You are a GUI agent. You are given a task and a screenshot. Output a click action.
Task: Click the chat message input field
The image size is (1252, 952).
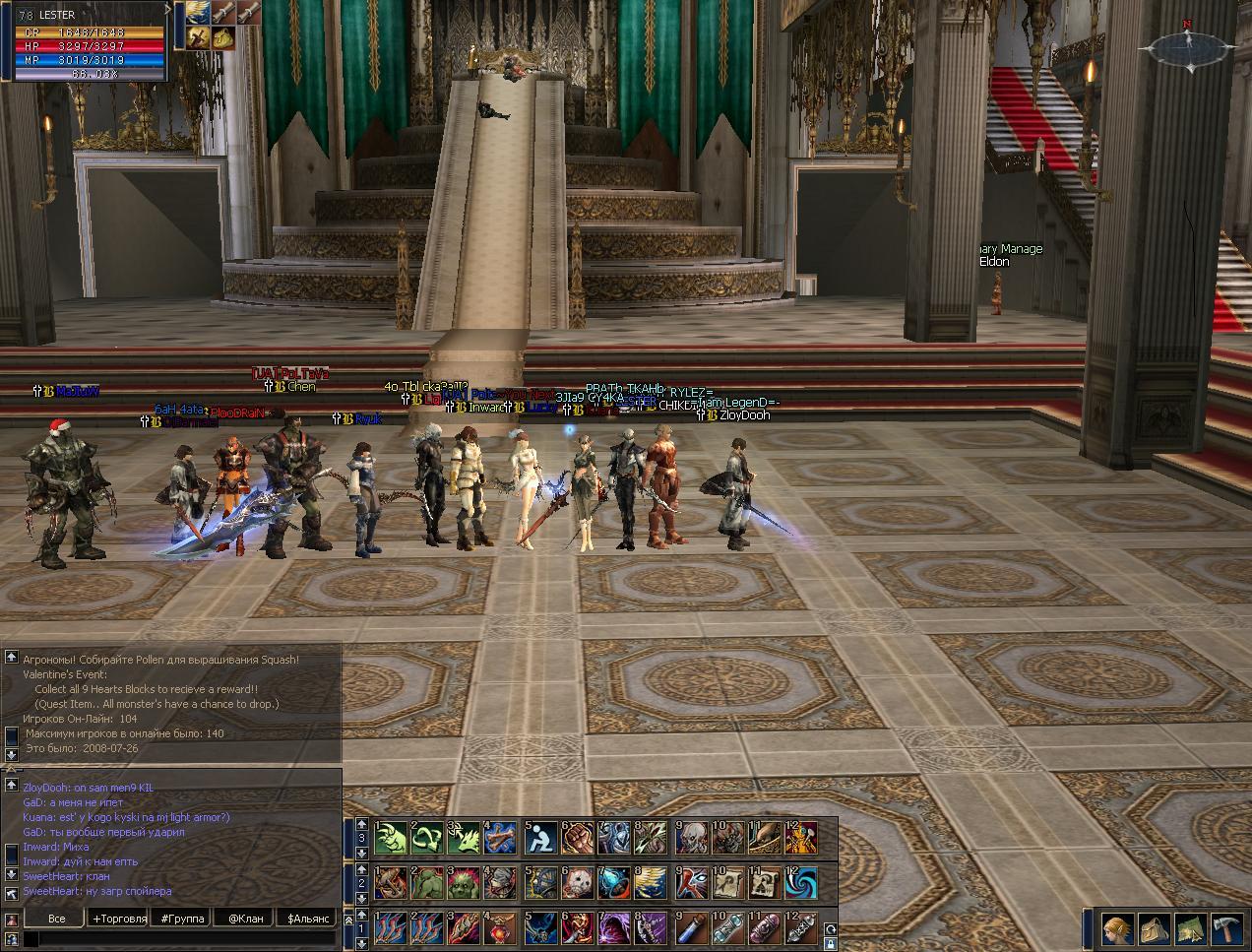click(182, 940)
